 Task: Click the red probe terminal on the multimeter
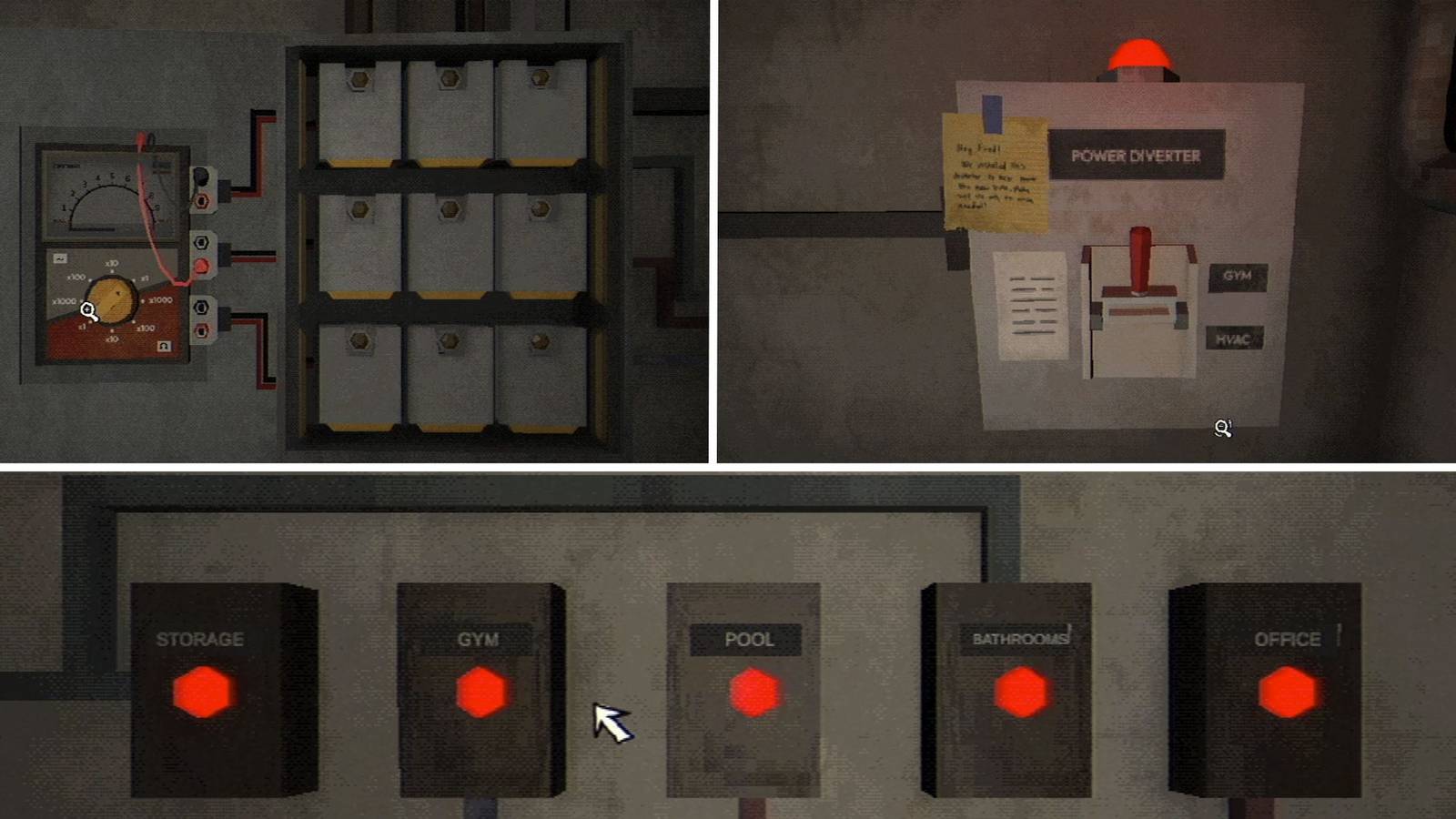click(x=200, y=262)
